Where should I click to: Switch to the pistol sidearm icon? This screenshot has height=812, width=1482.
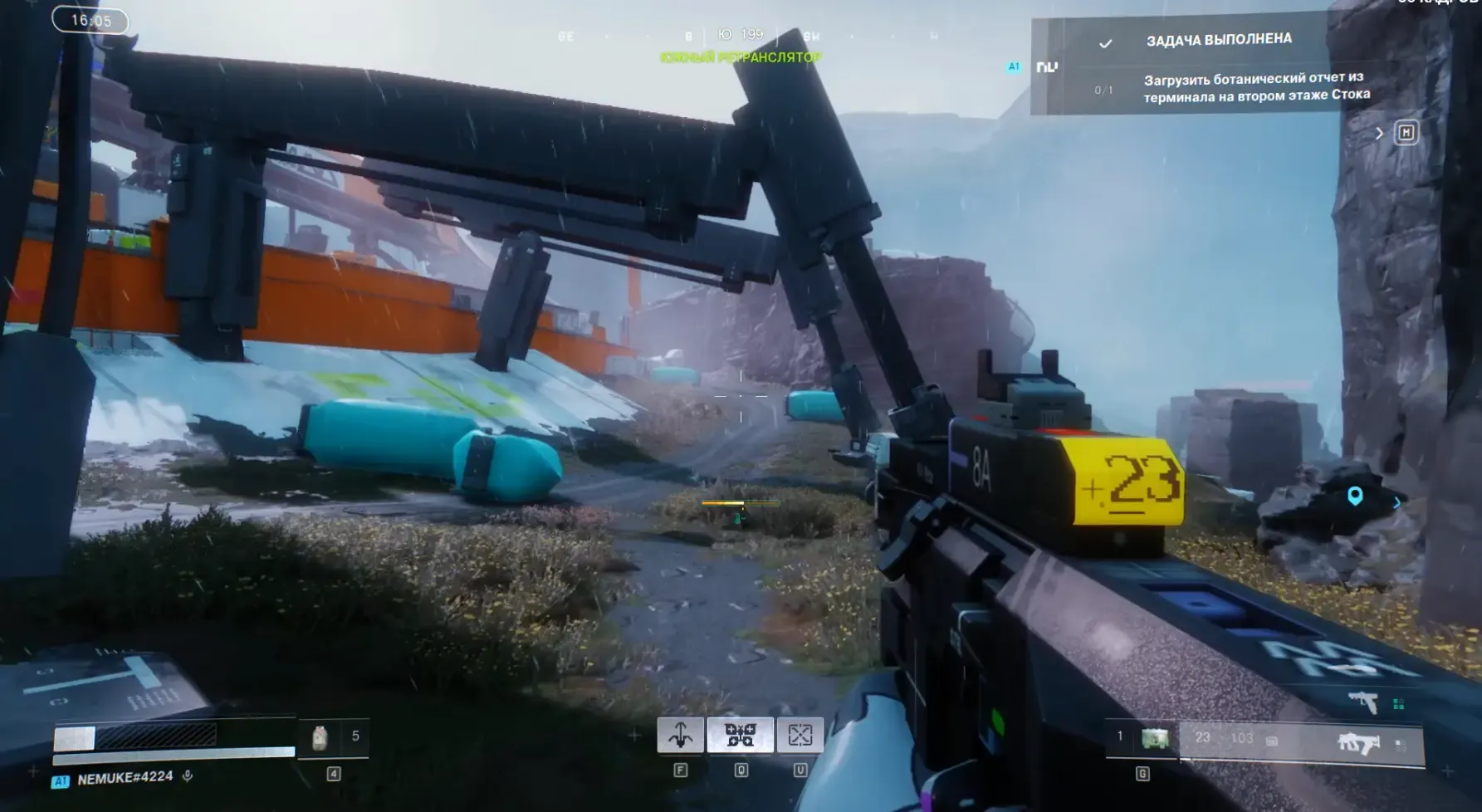pos(1362,702)
